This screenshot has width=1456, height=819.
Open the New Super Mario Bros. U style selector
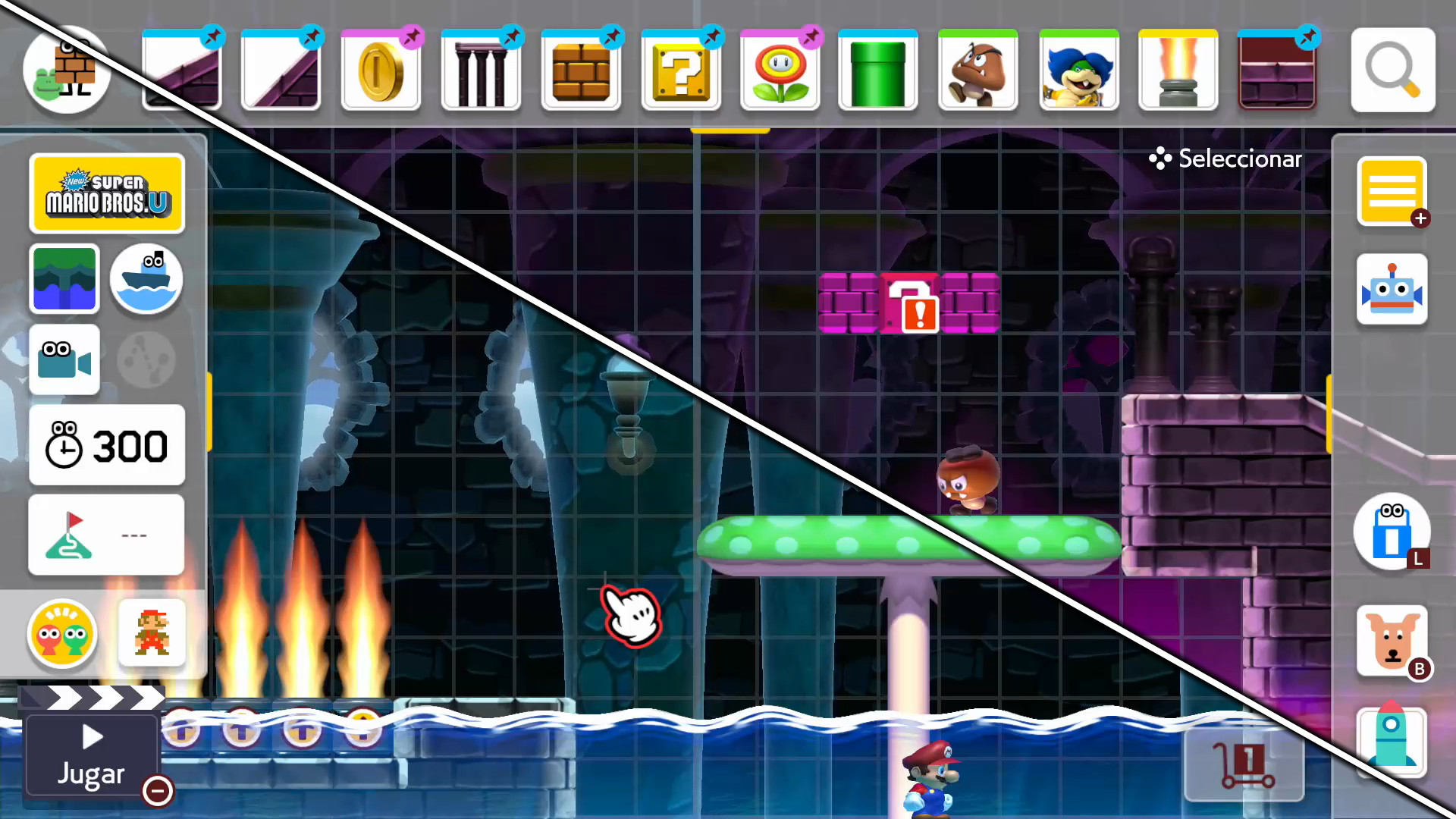[x=106, y=193]
